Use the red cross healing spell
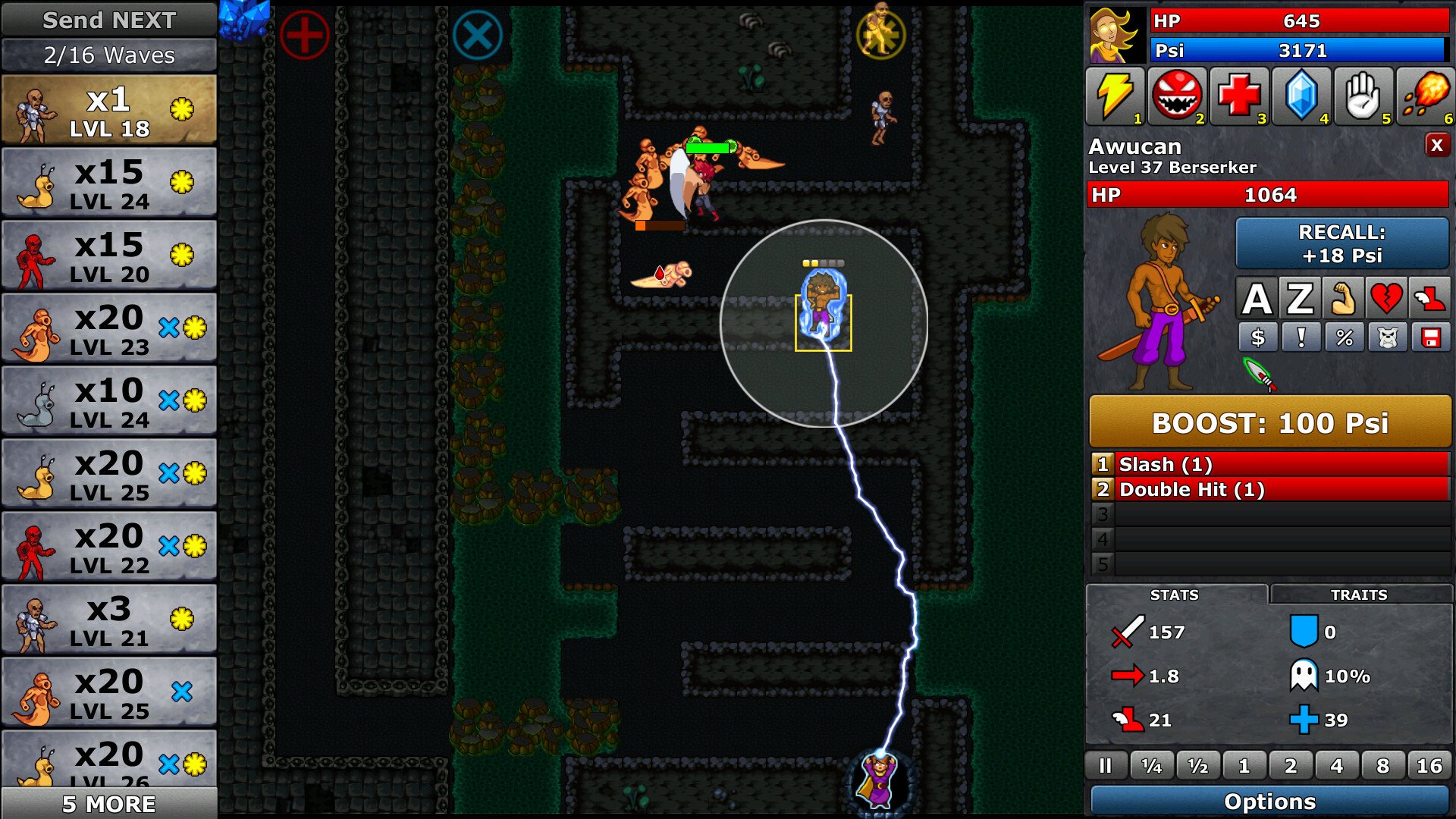1456x819 pixels. tap(1238, 96)
